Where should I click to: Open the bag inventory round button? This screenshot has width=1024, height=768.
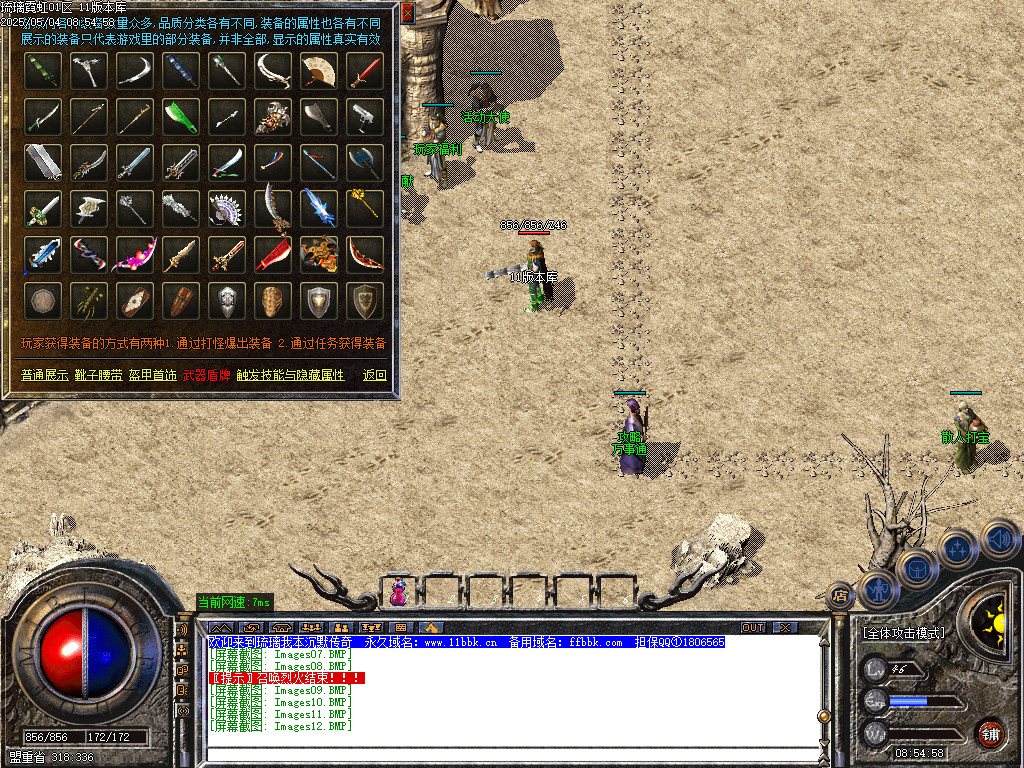pyautogui.click(x=917, y=567)
